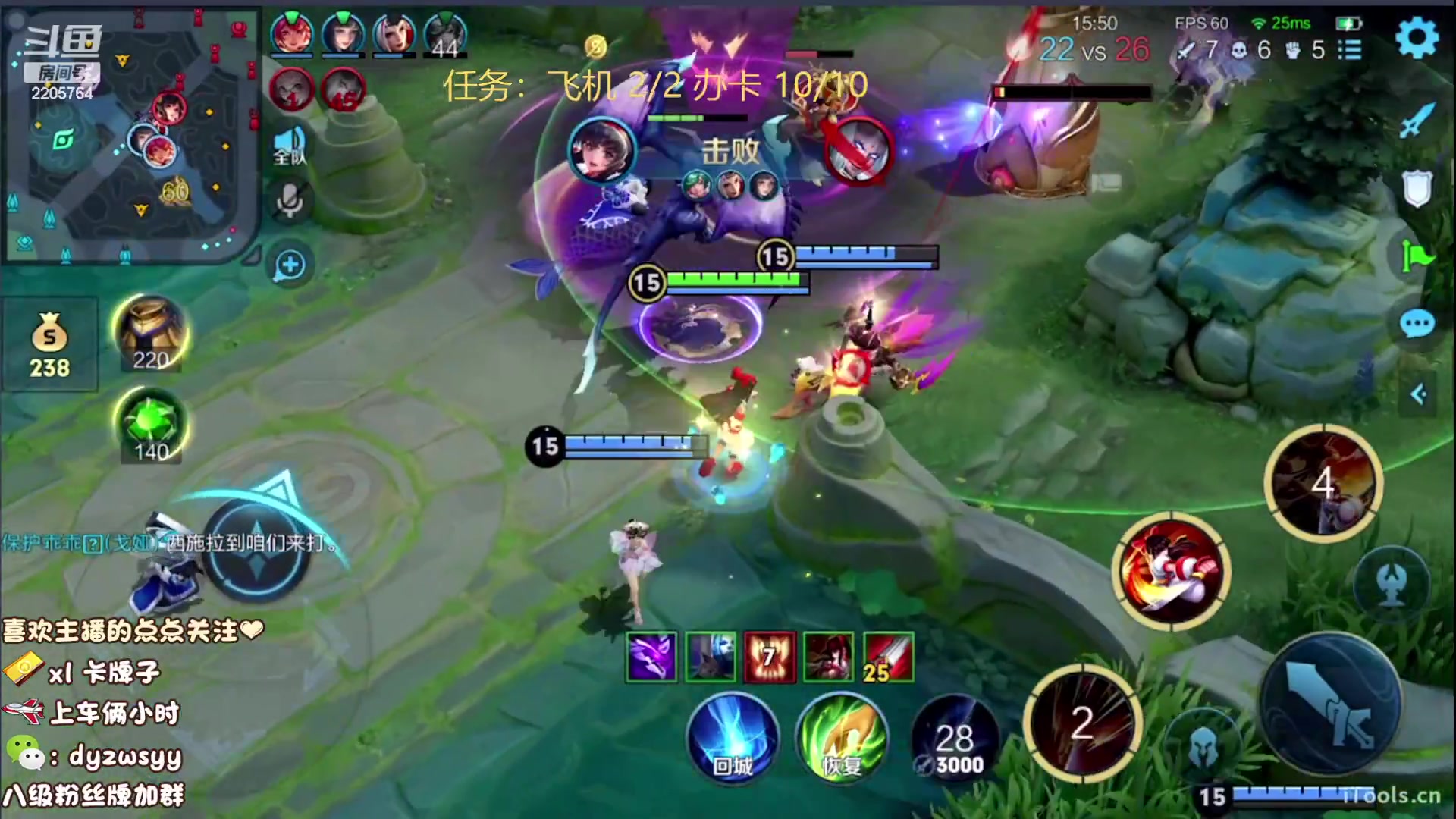The width and height of the screenshot is (1456, 819).
Task: Tap the minimap
Action: pyautogui.click(x=129, y=136)
